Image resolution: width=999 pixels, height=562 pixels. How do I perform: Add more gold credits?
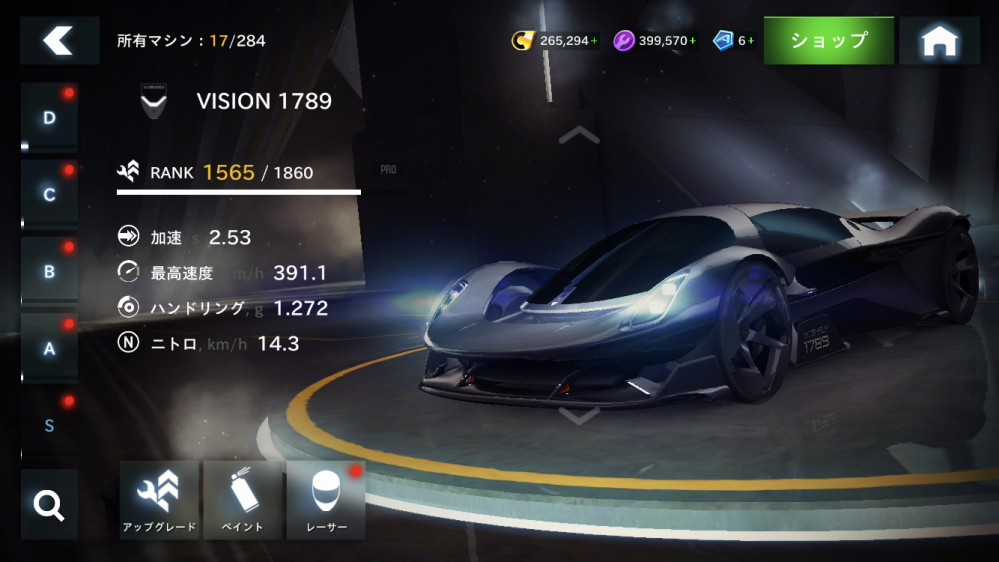point(594,41)
